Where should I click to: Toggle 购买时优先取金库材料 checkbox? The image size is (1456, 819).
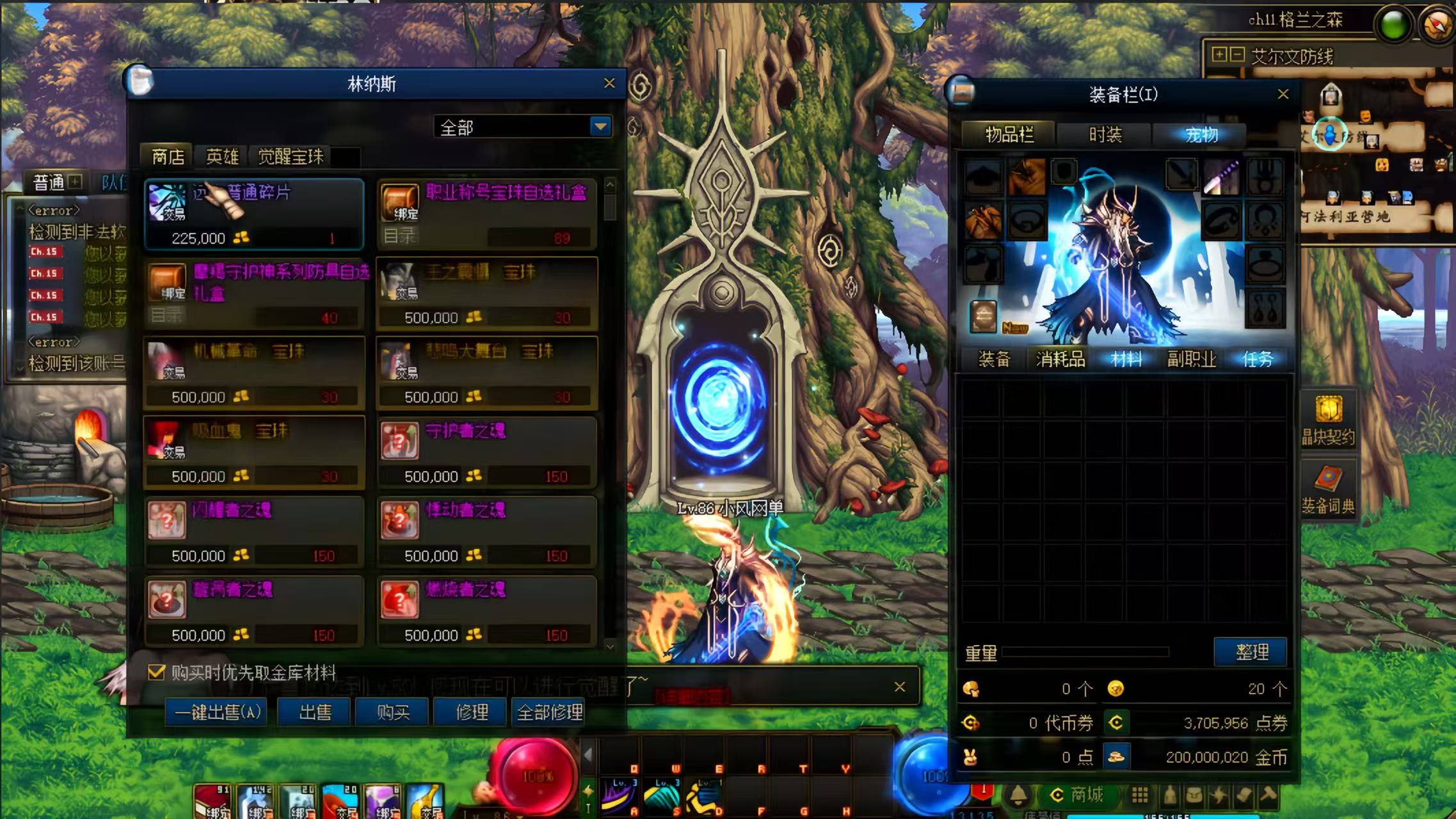[156, 672]
